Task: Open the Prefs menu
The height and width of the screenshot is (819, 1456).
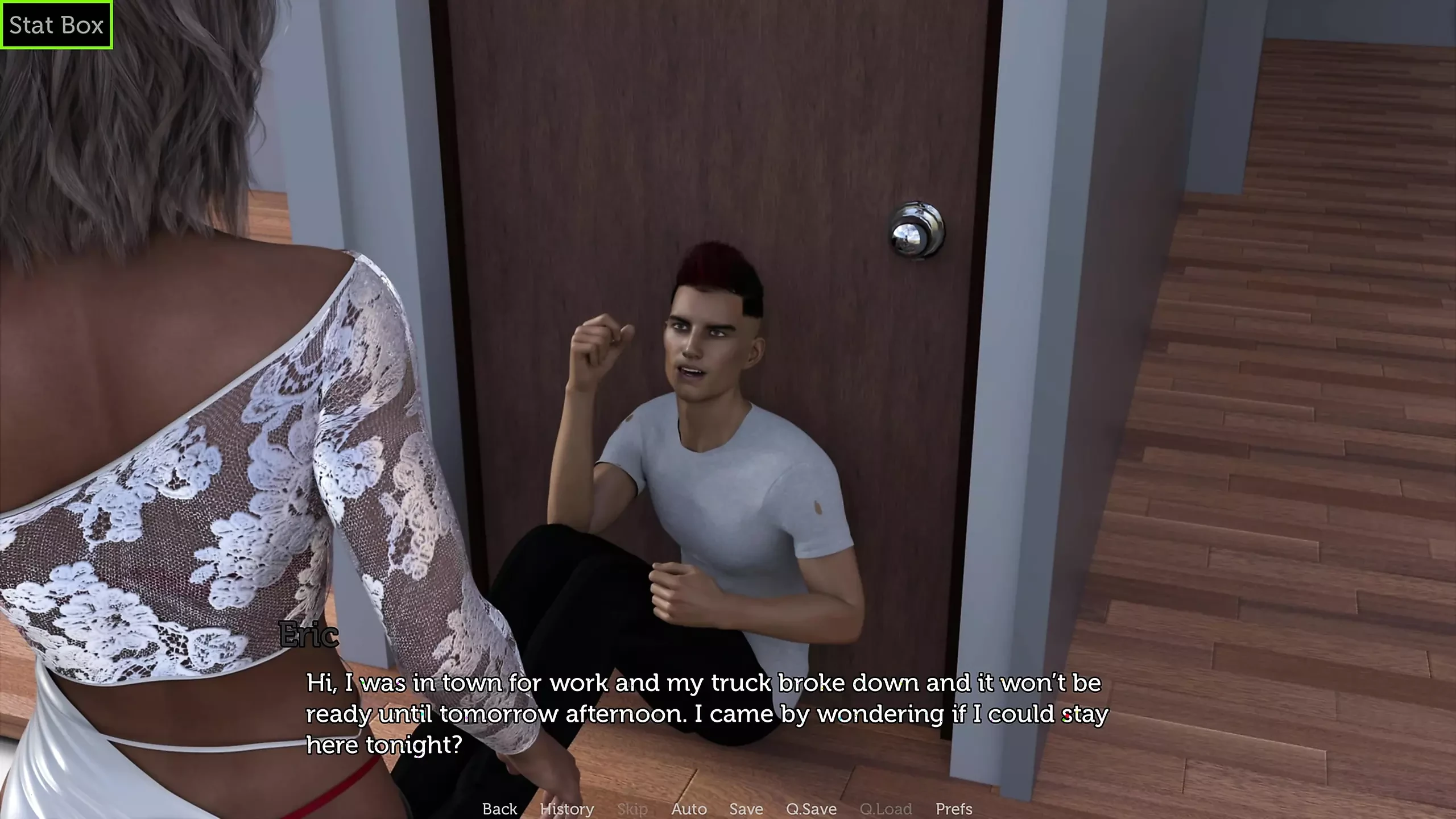Action: pyautogui.click(x=954, y=808)
